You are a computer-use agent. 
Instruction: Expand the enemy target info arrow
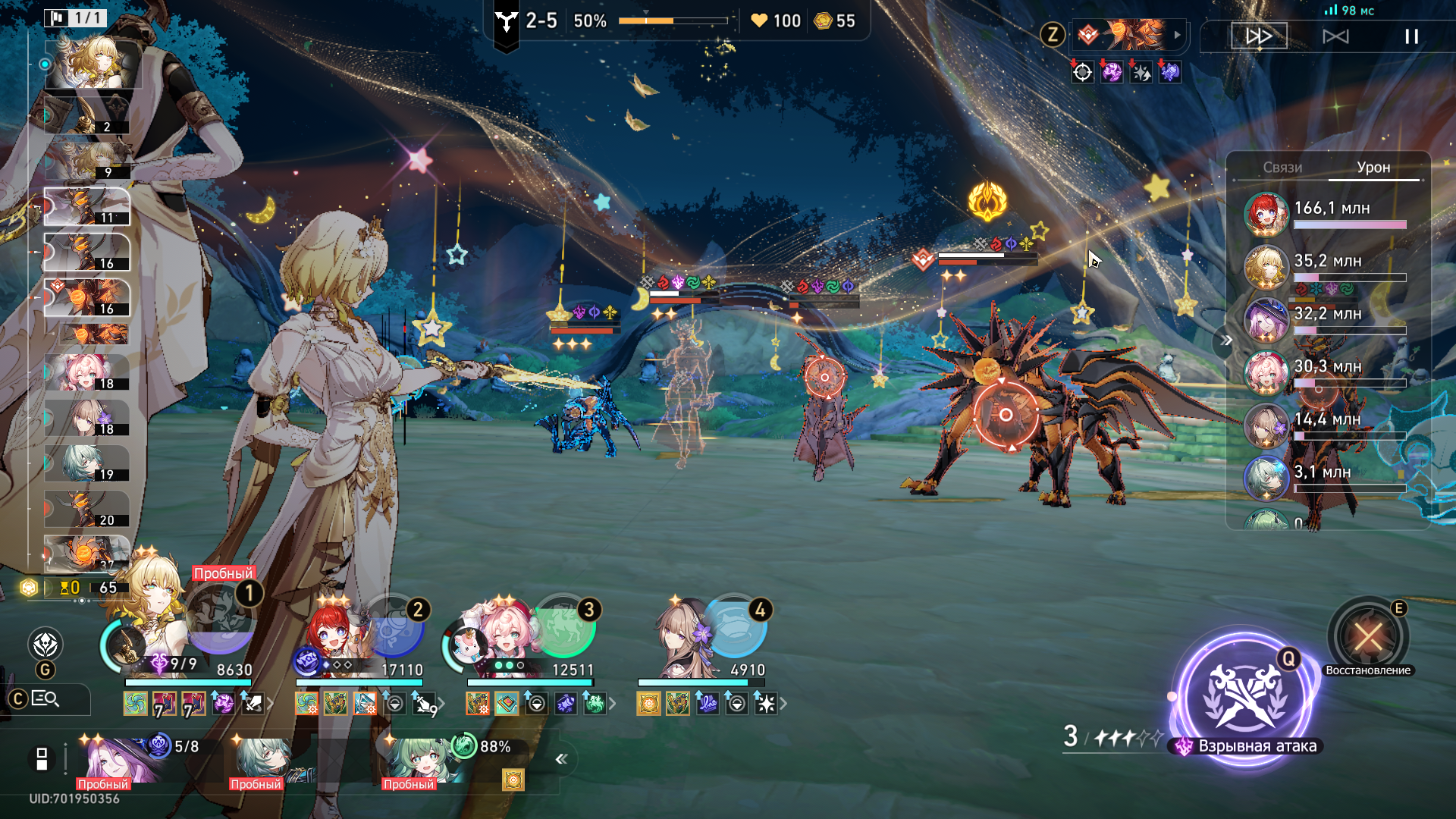tap(1177, 35)
